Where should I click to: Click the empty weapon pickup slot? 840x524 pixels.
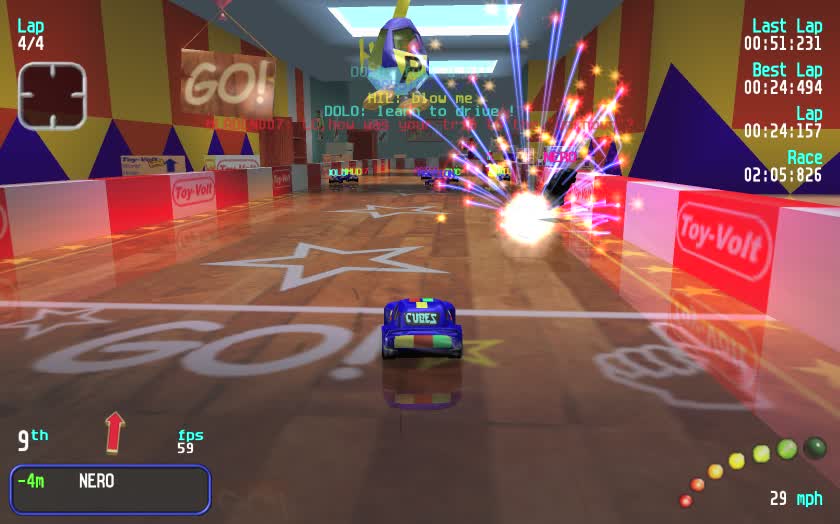point(51,95)
